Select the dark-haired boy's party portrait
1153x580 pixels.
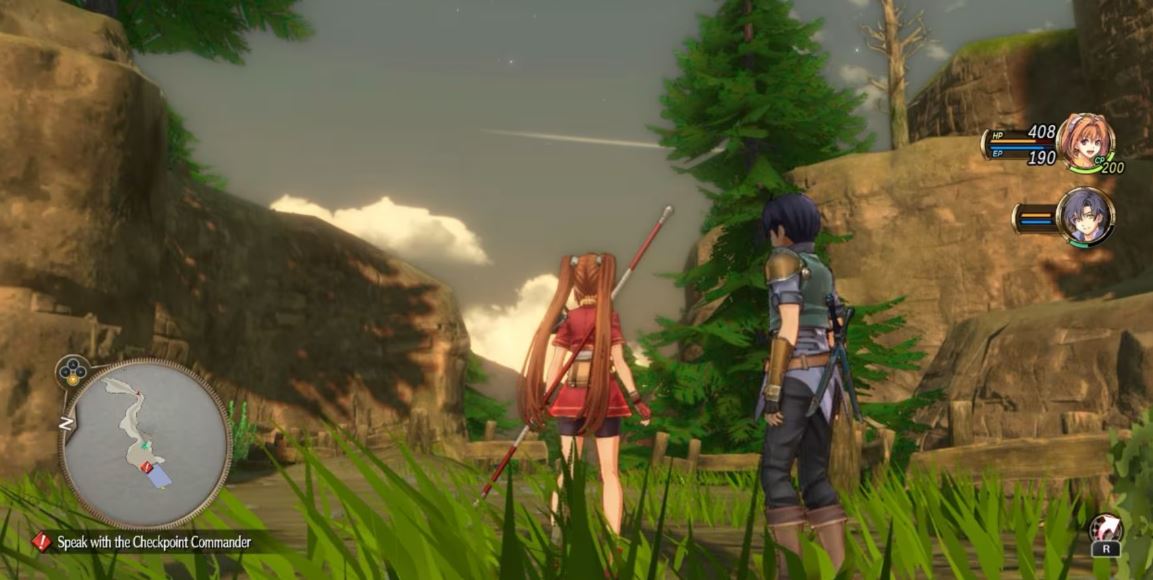(x=1085, y=216)
